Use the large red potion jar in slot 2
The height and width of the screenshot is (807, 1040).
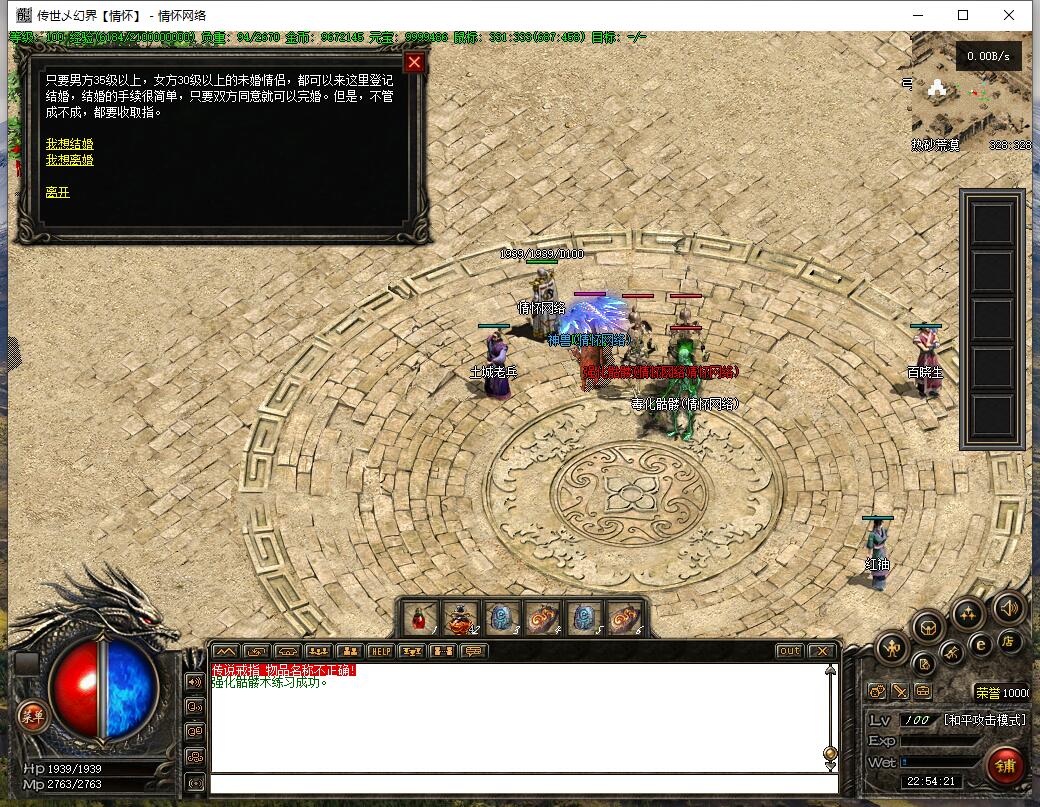(x=460, y=619)
